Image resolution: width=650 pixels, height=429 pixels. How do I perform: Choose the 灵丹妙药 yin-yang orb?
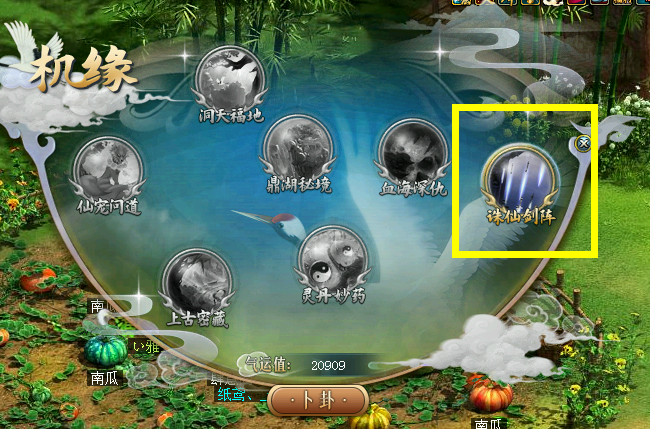(x=333, y=259)
